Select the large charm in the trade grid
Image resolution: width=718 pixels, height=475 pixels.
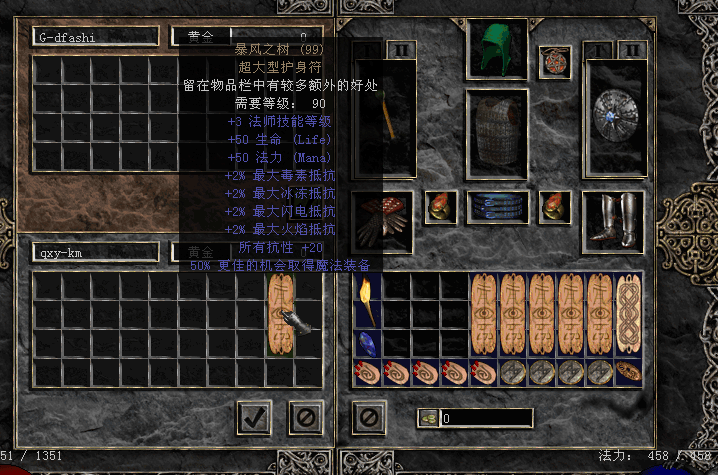click(x=281, y=314)
